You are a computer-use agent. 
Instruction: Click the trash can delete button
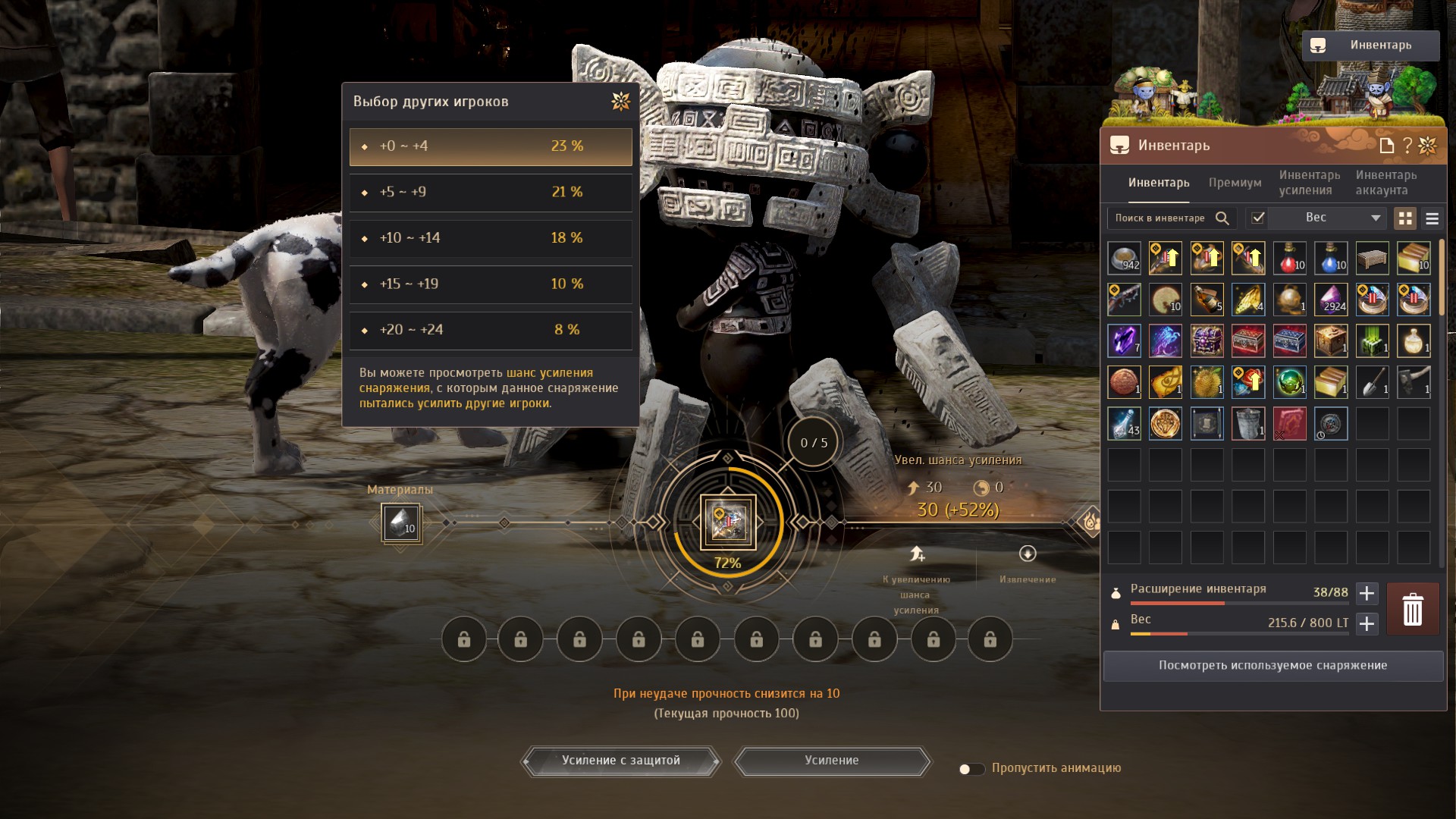click(x=1412, y=609)
